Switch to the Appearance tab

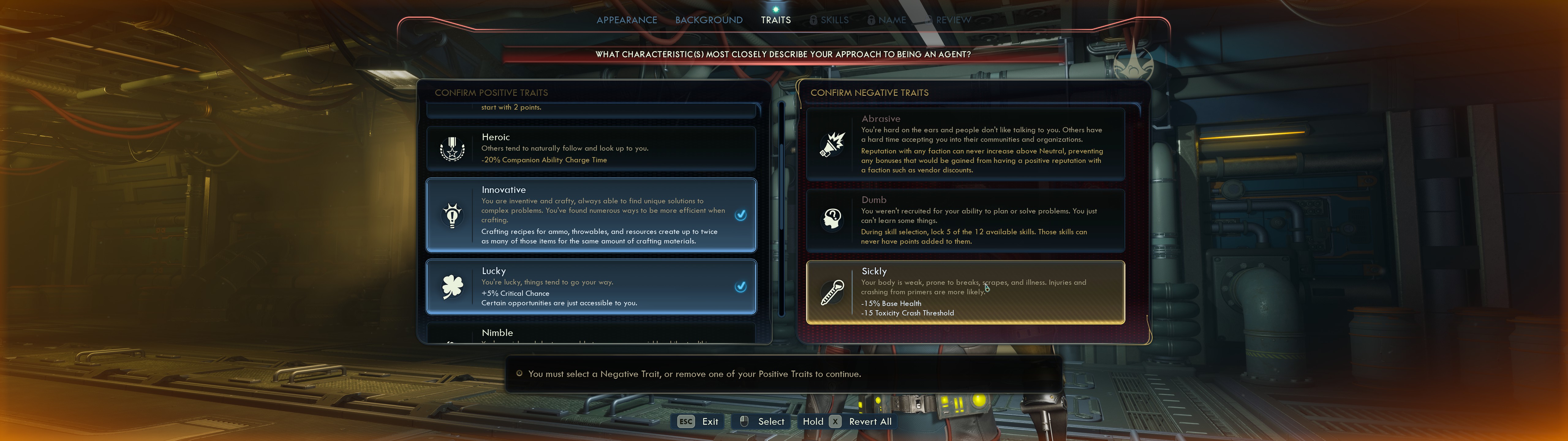click(626, 20)
